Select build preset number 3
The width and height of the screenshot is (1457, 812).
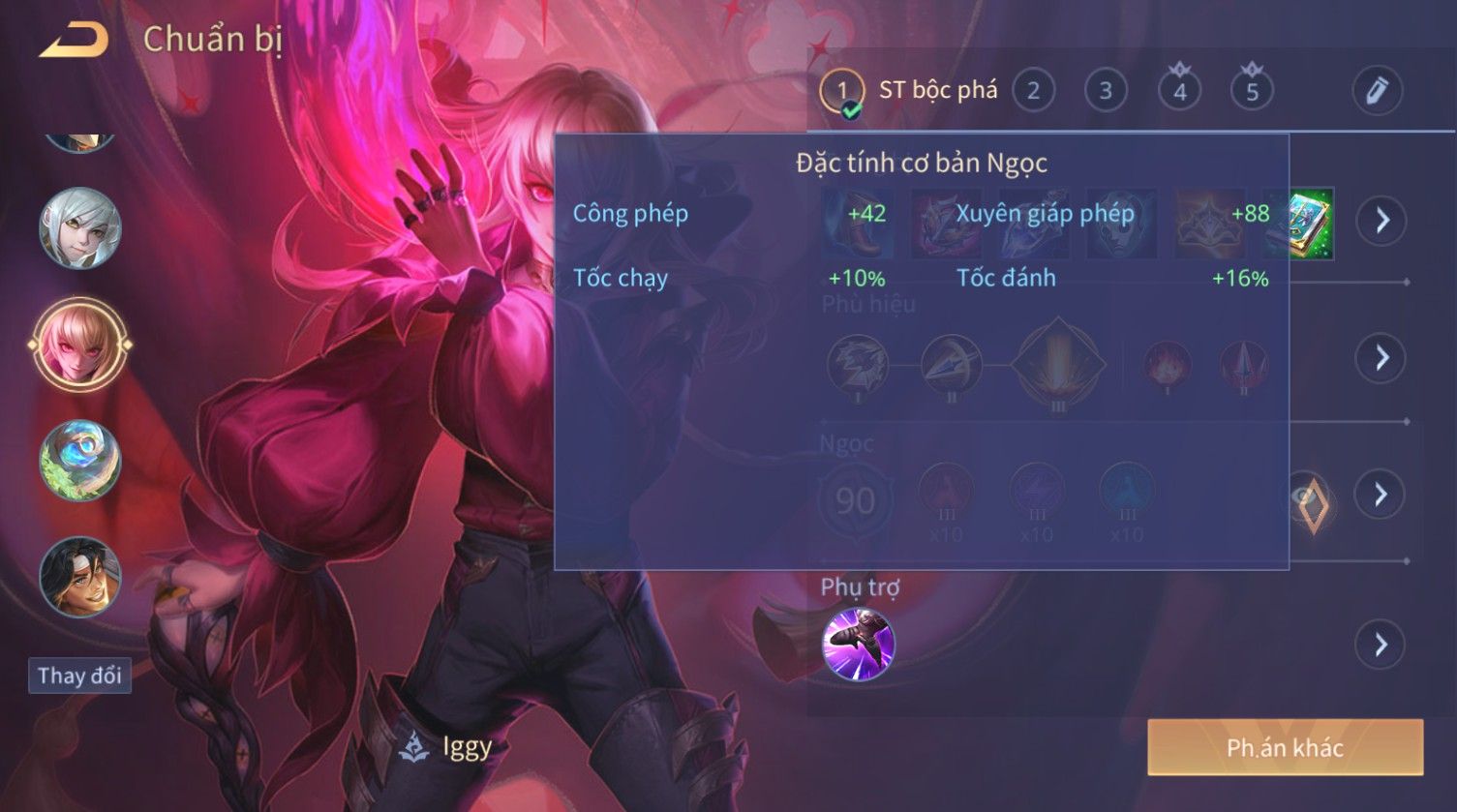tap(1106, 91)
